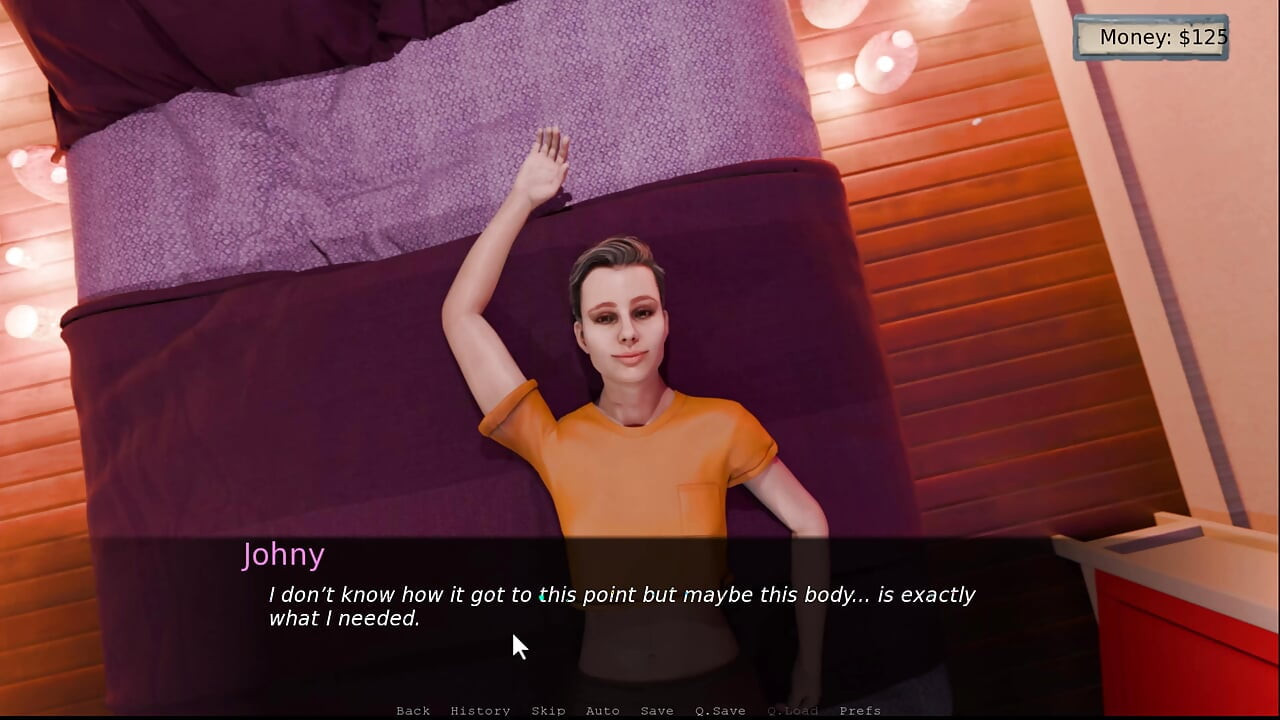The image size is (1280, 720).
Task: Open the Prefs settings
Action: coord(860,711)
